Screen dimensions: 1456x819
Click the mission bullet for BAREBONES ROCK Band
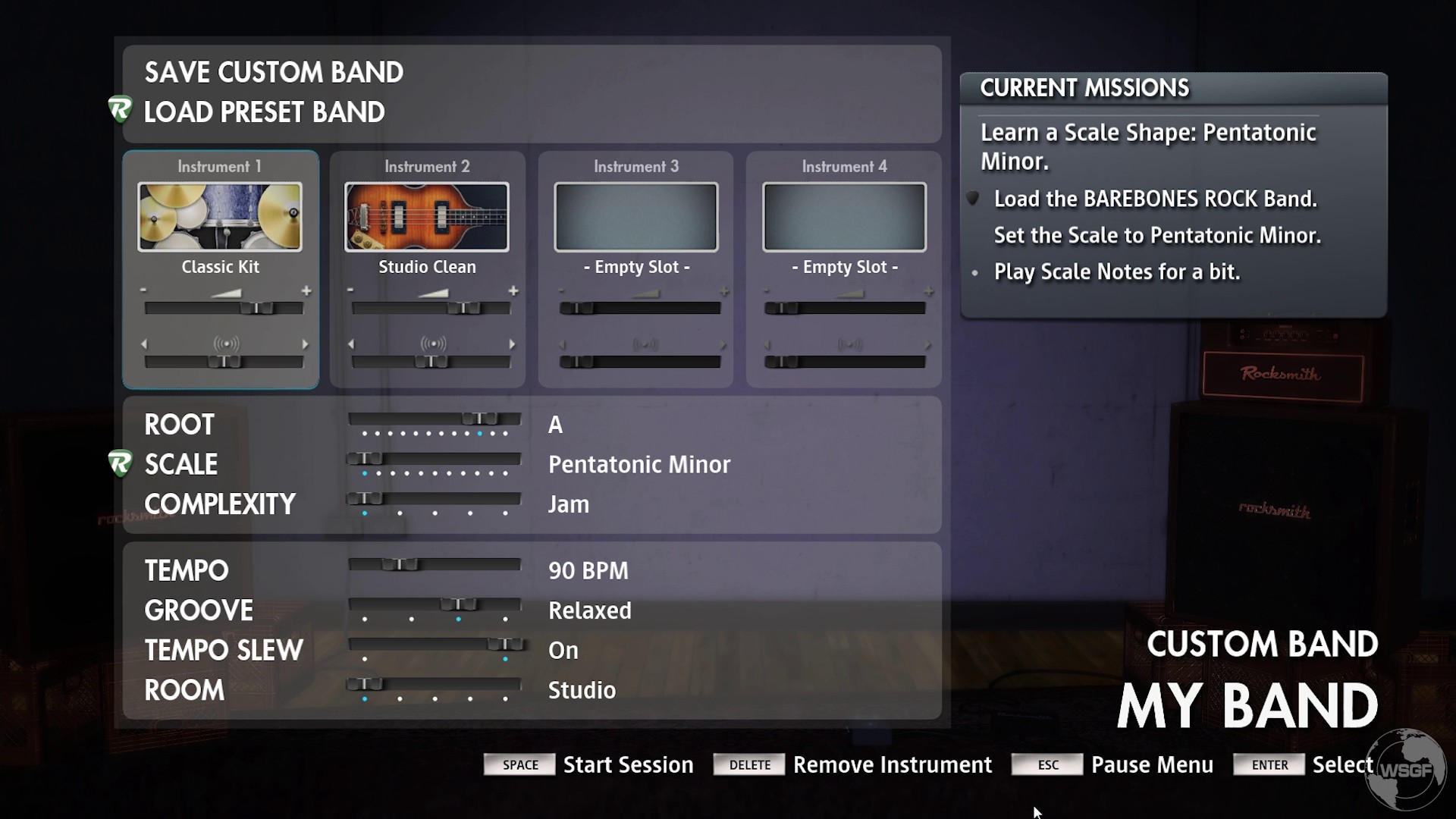coord(973,199)
